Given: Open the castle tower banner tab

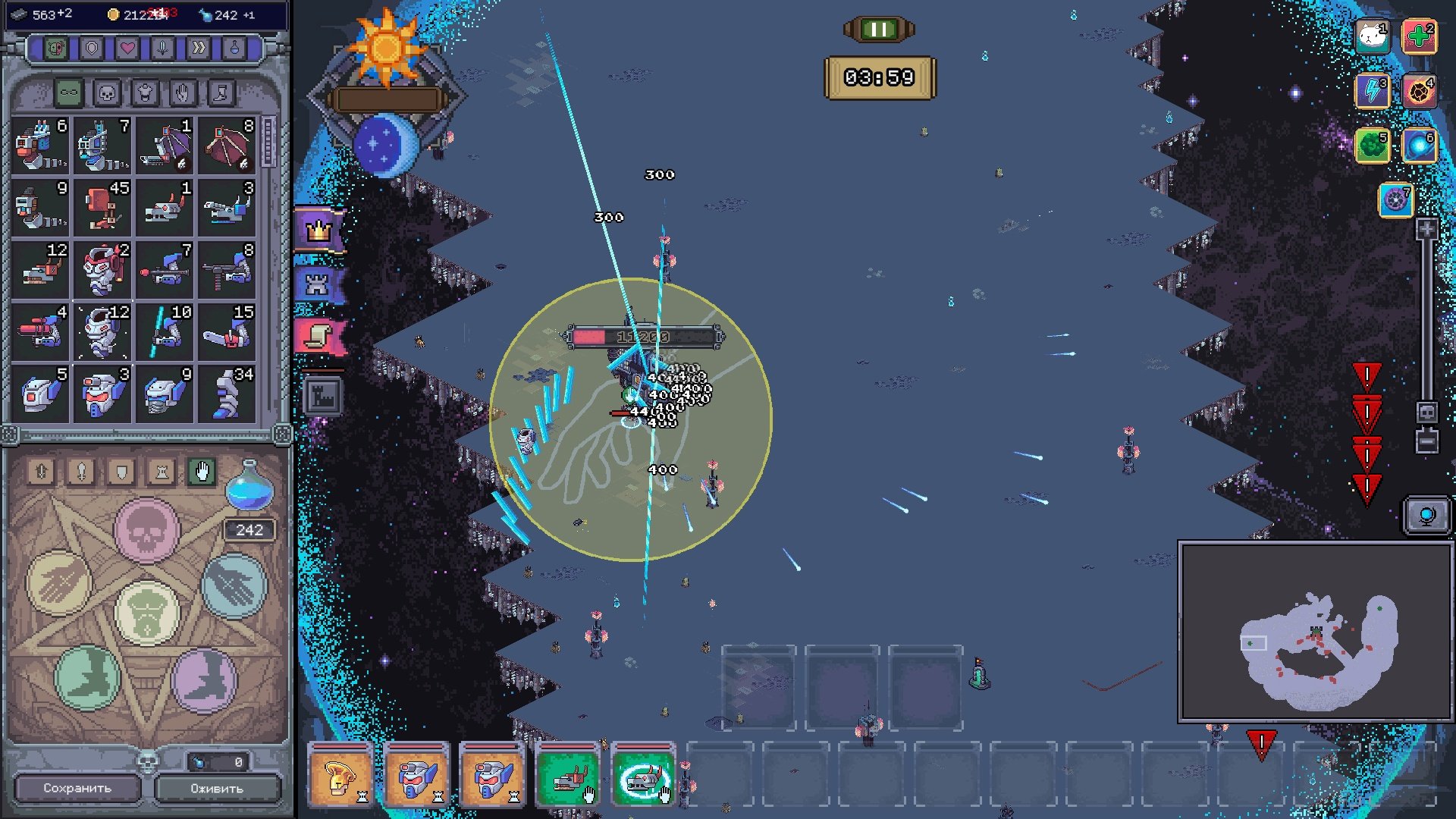Looking at the screenshot, I should [318, 284].
